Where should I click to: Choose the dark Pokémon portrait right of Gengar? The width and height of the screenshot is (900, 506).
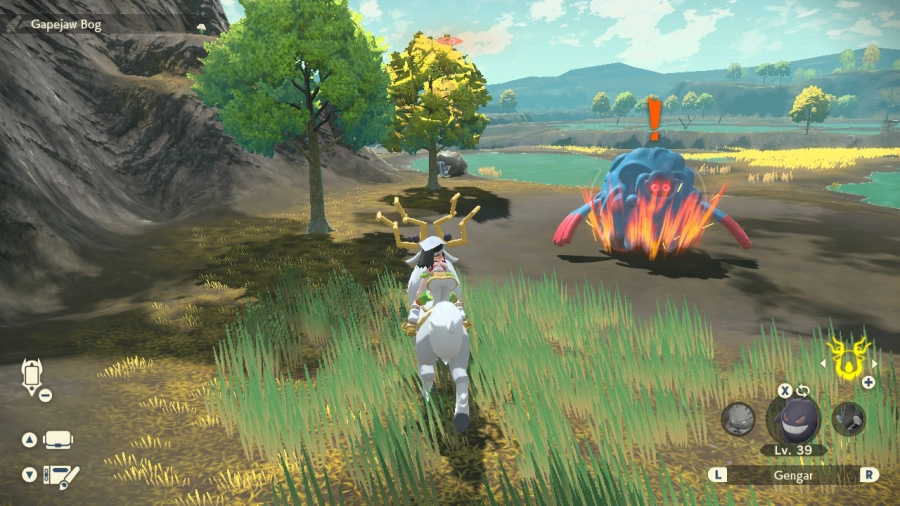pyautogui.click(x=848, y=418)
